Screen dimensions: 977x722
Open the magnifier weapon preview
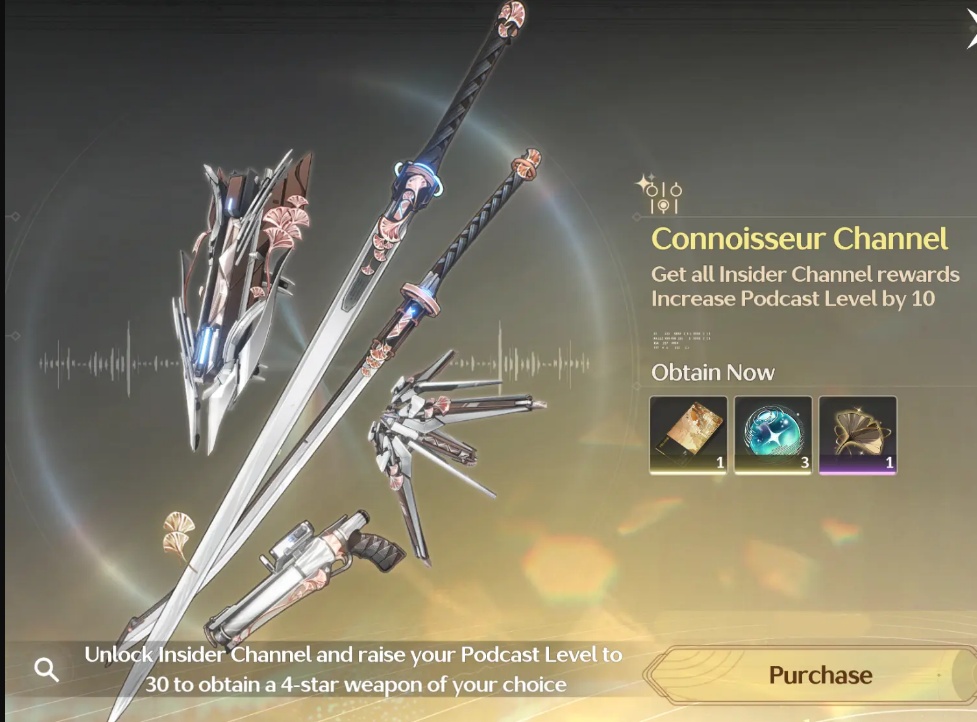click(x=46, y=669)
